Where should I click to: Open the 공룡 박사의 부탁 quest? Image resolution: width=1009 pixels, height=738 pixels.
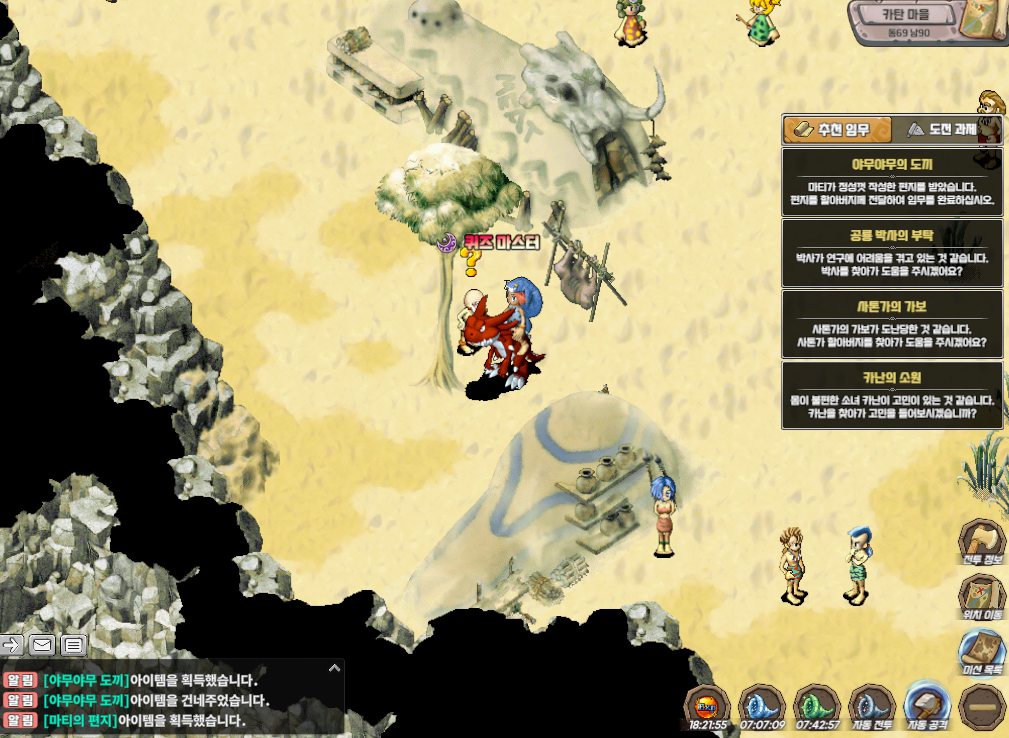pyautogui.click(x=892, y=253)
